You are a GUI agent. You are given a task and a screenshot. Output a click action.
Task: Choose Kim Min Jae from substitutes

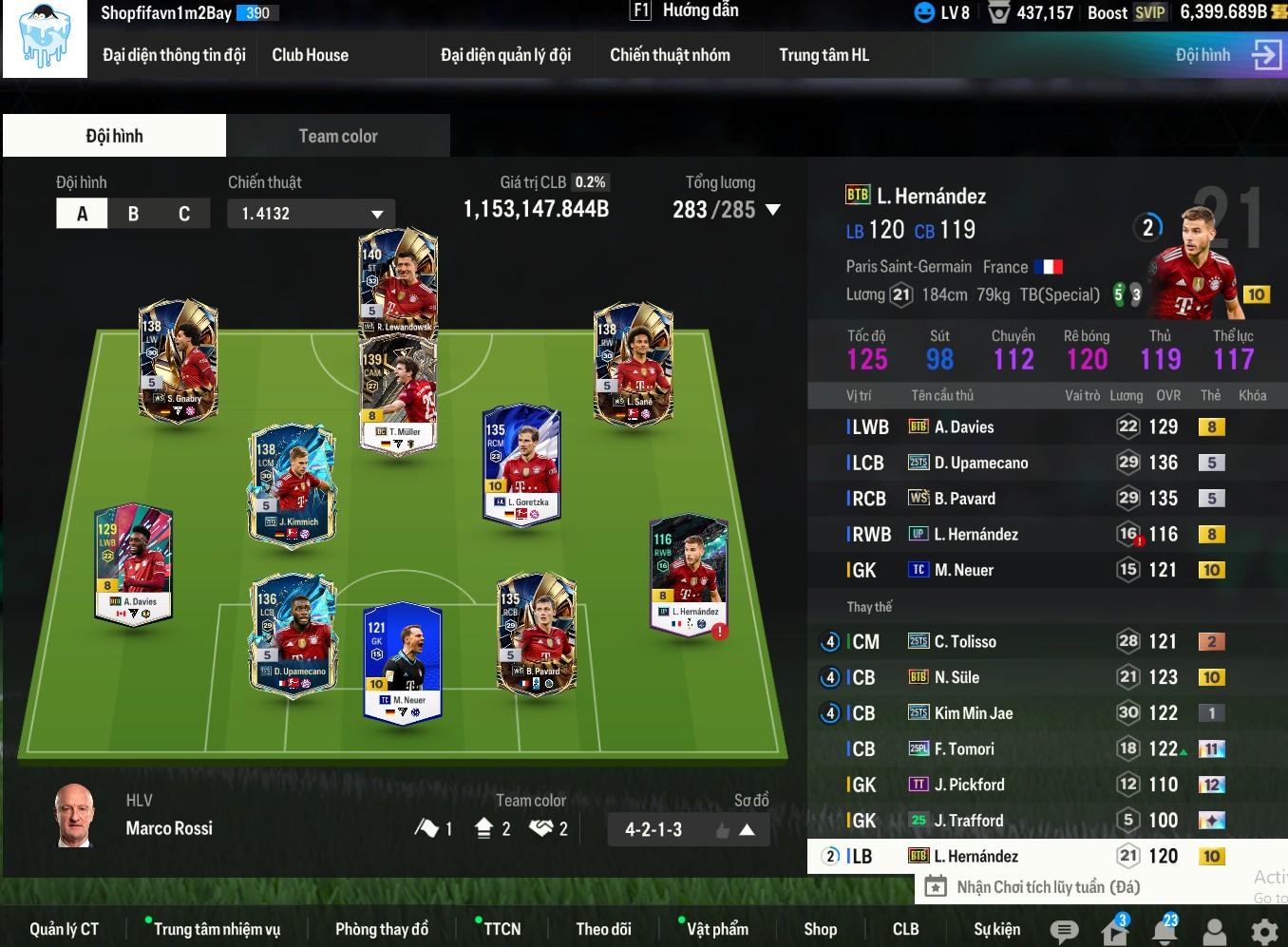(x=973, y=713)
